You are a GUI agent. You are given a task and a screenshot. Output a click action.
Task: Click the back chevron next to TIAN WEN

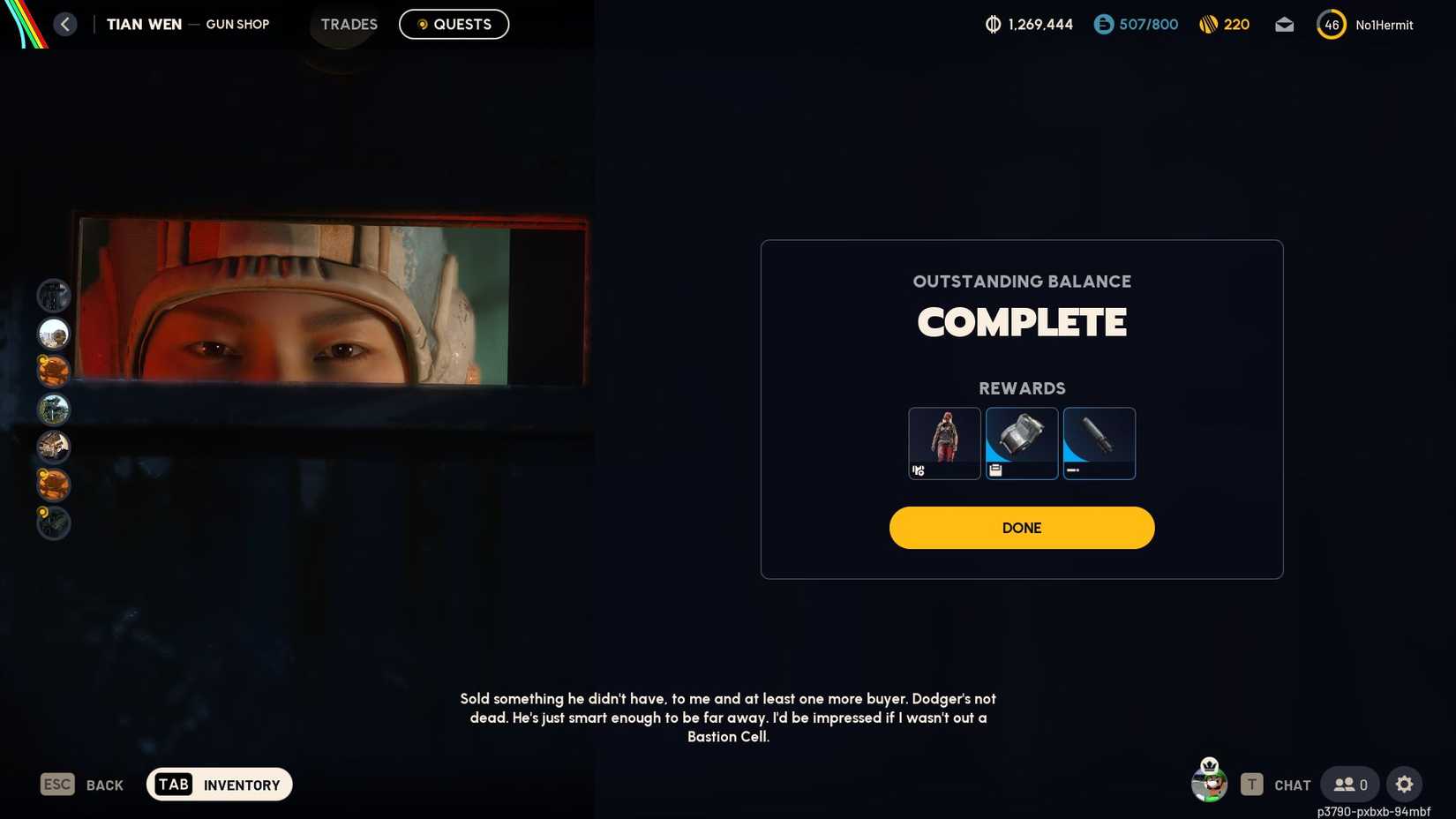[x=64, y=24]
